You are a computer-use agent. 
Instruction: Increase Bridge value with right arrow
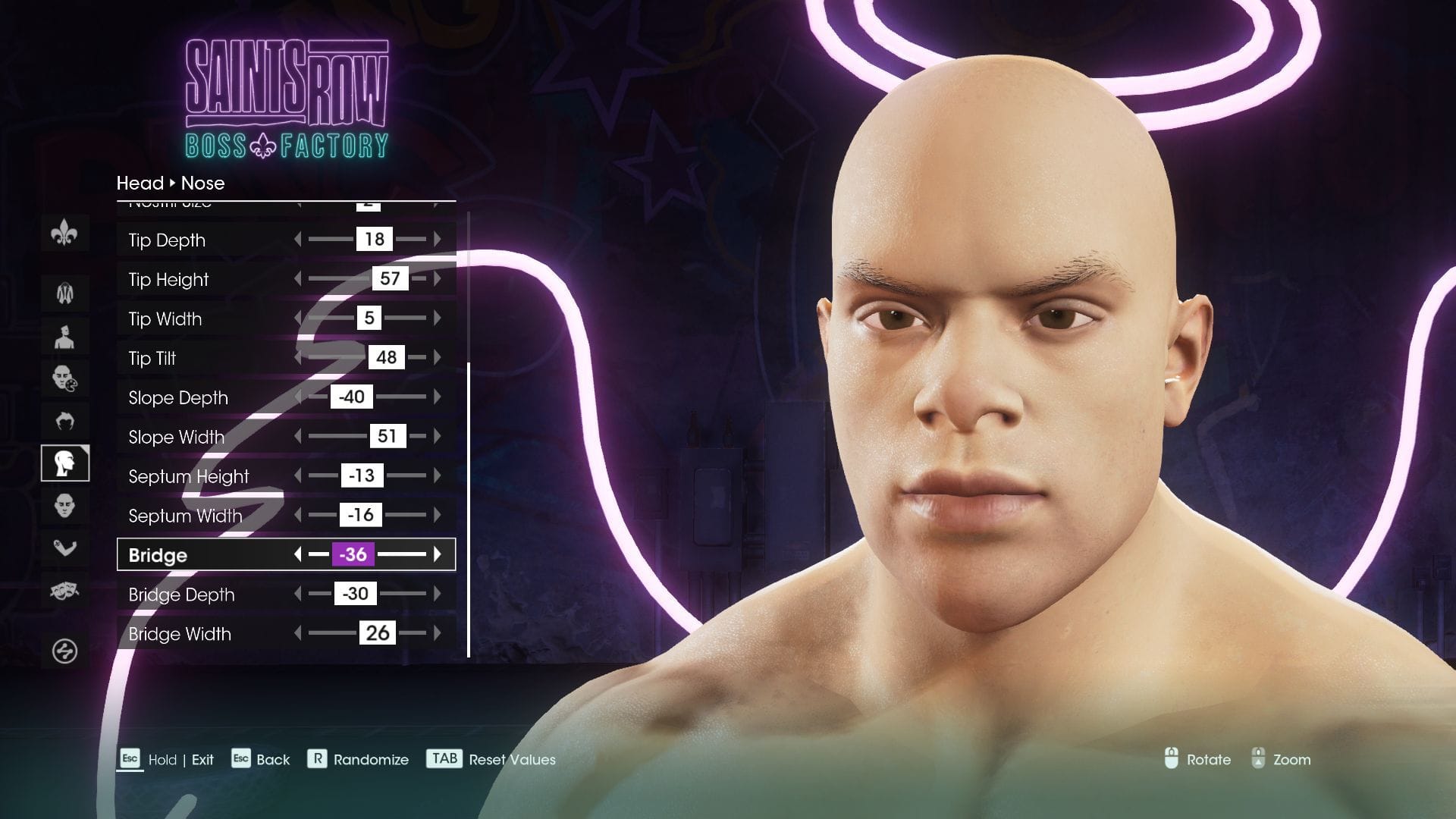click(x=438, y=554)
